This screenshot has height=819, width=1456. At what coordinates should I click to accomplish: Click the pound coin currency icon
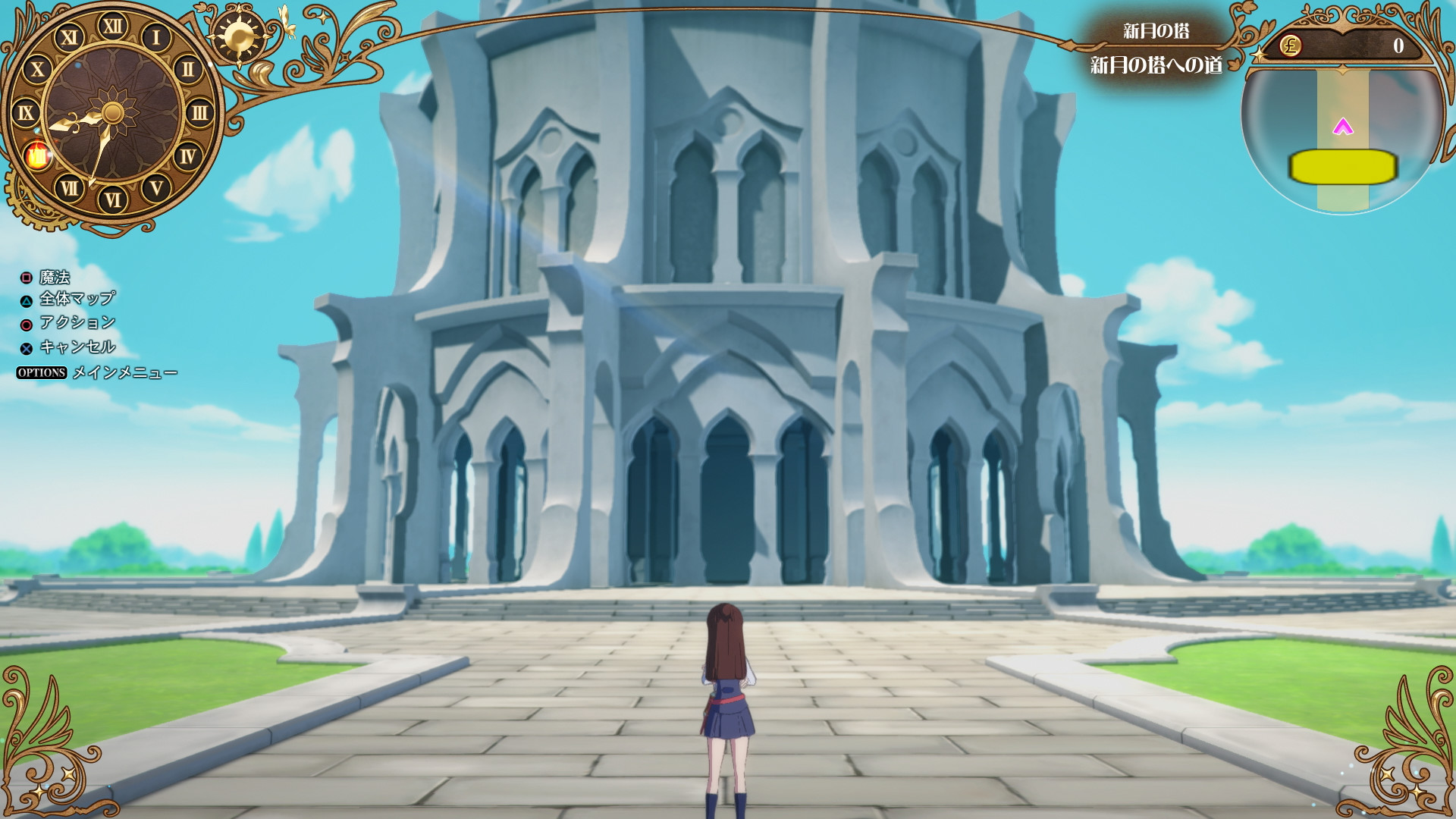1289,47
